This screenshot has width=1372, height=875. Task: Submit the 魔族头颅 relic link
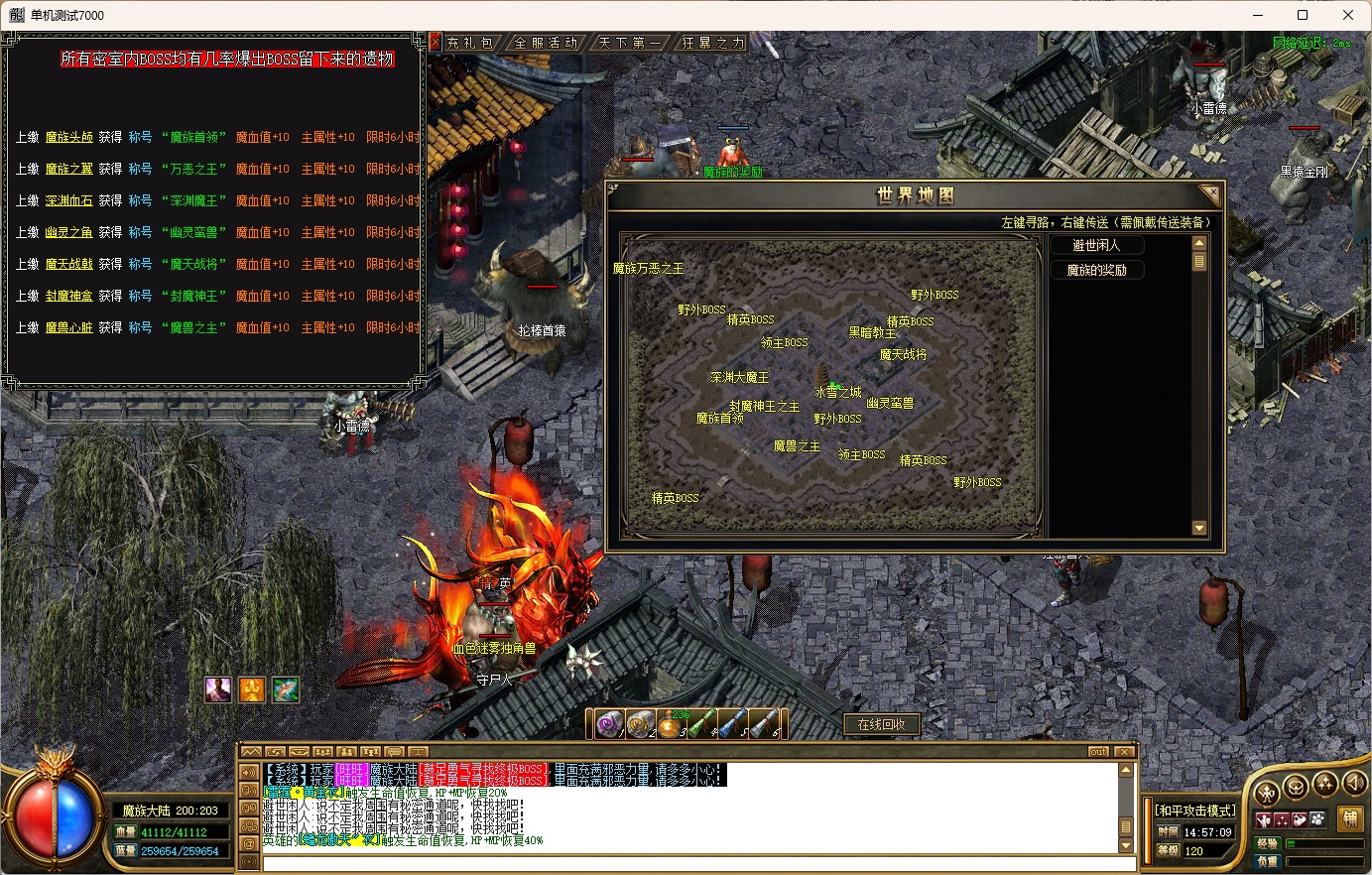pos(69,137)
